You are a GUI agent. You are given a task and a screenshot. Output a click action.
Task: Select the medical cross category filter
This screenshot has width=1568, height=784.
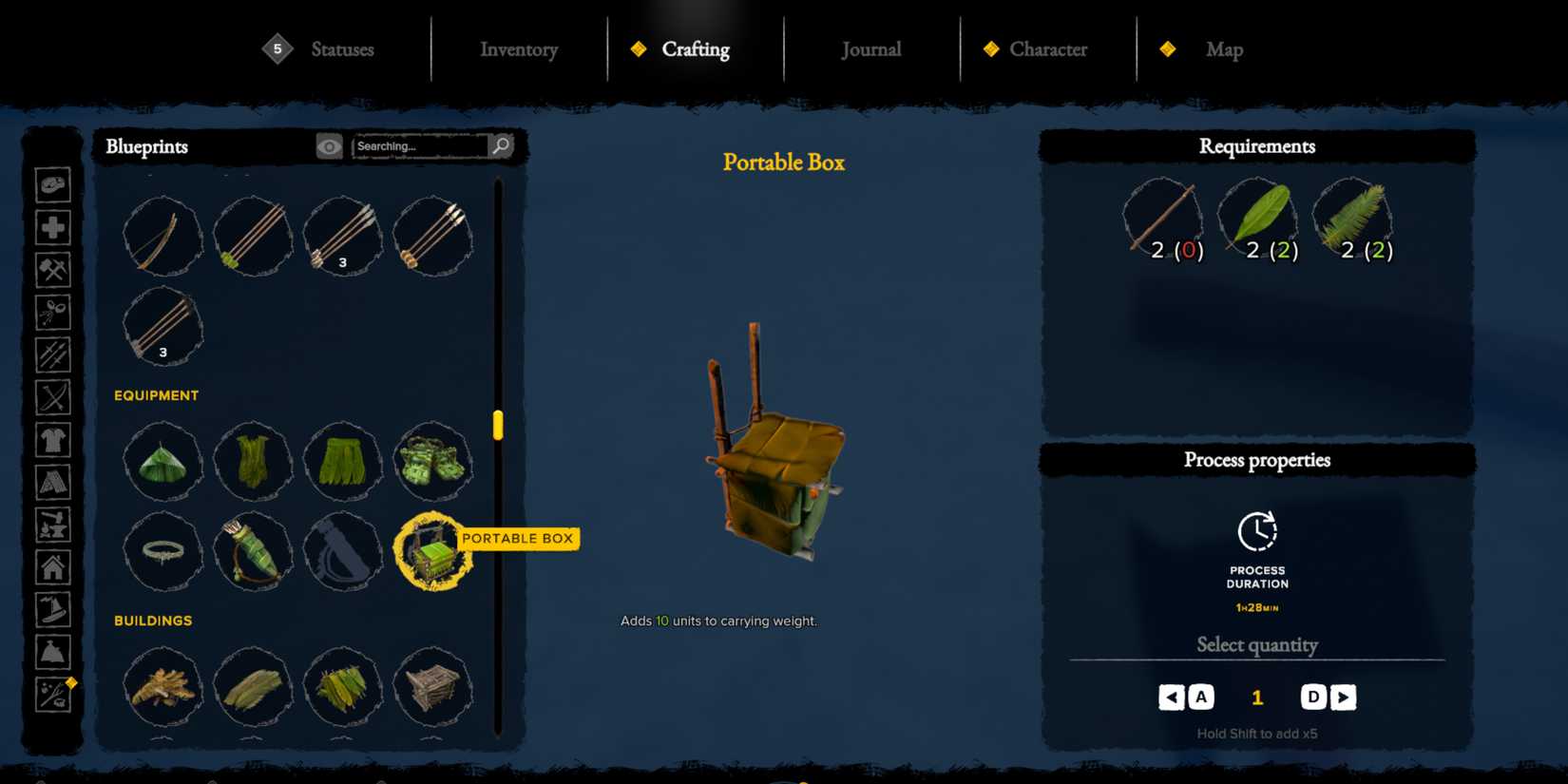[x=53, y=227]
